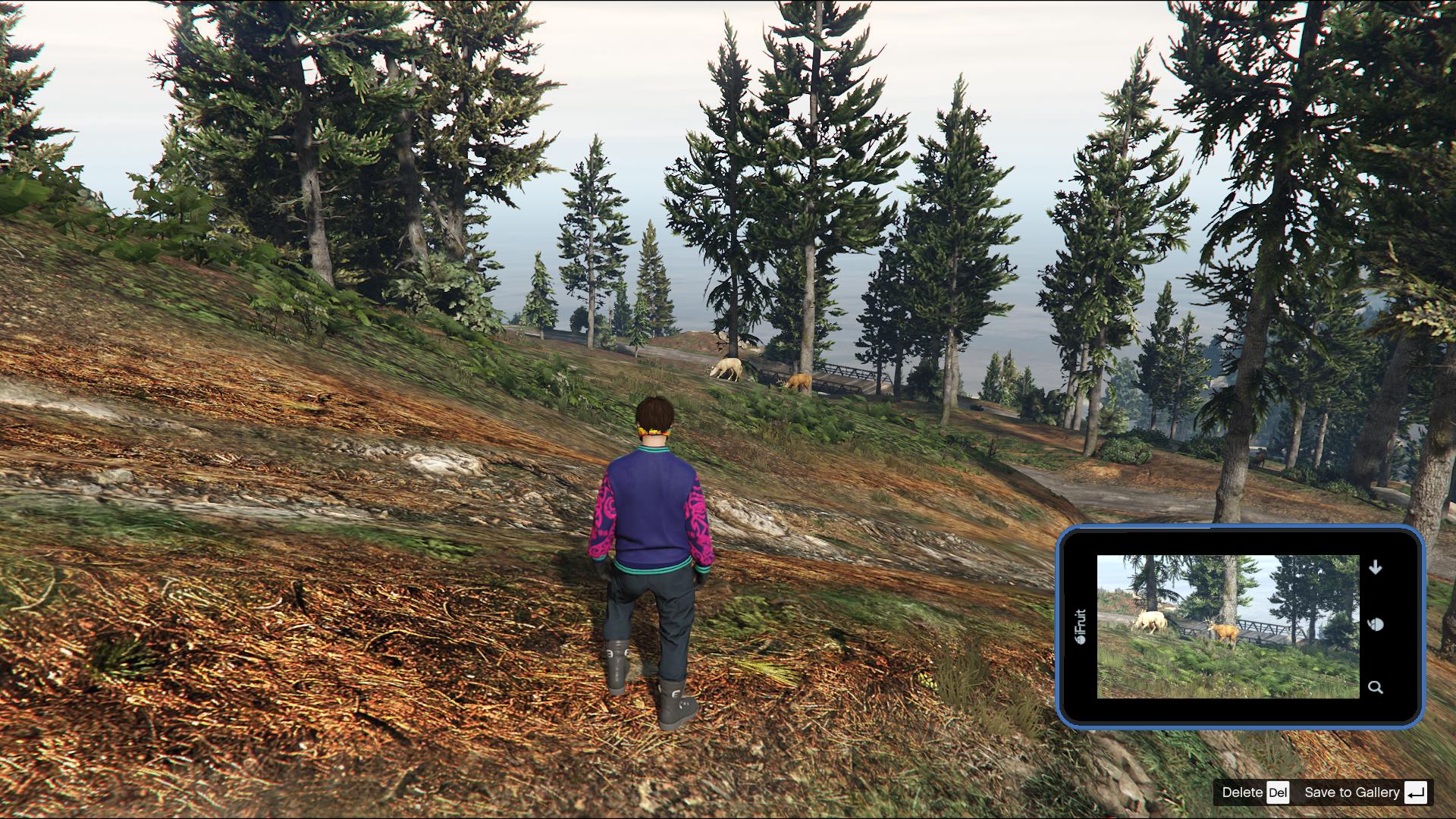Tap the magnifying glass icon on phone
This screenshot has width=1456, height=819.
[x=1375, y=687]
